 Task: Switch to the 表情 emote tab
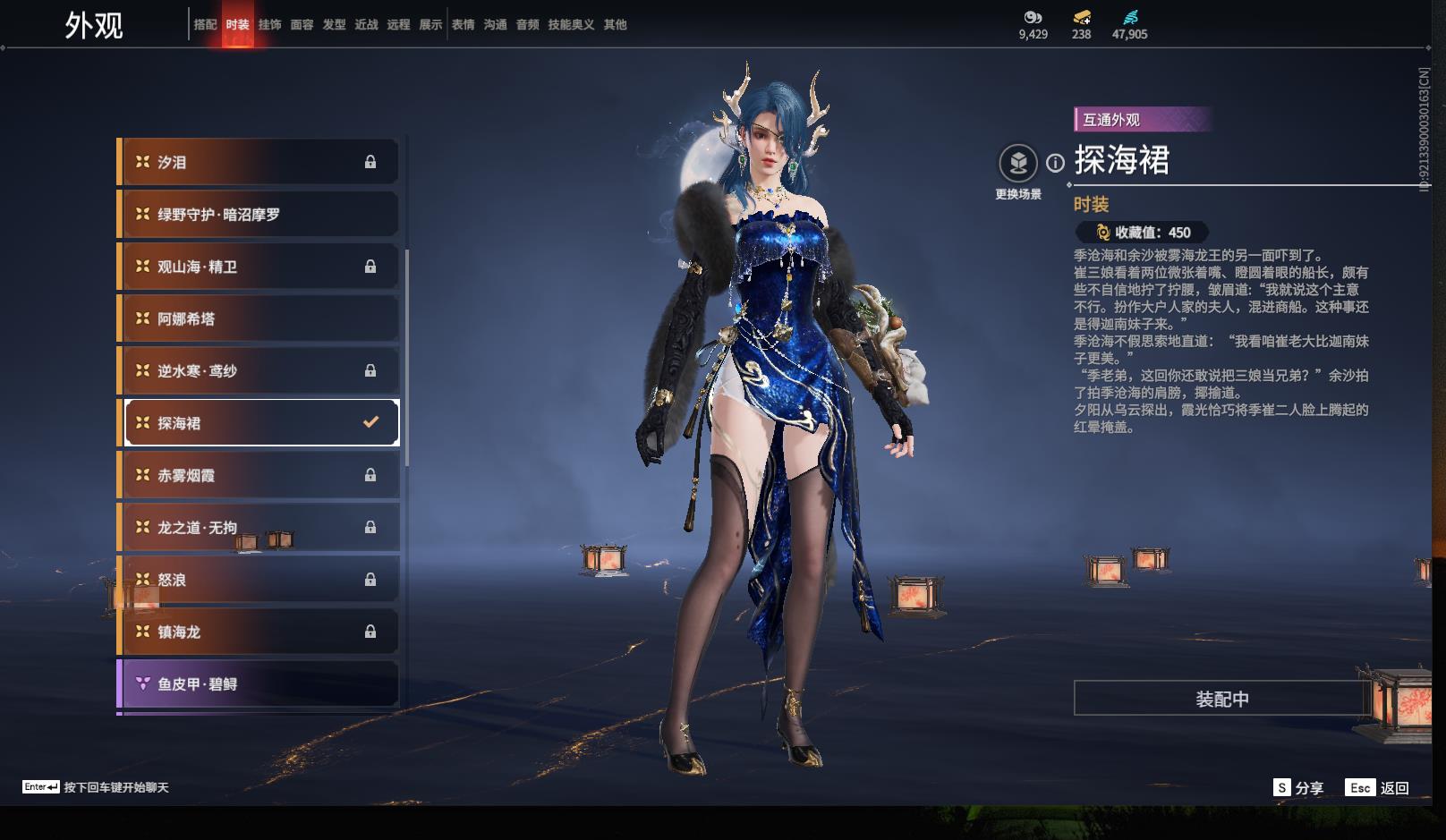(x=463, y=25)
